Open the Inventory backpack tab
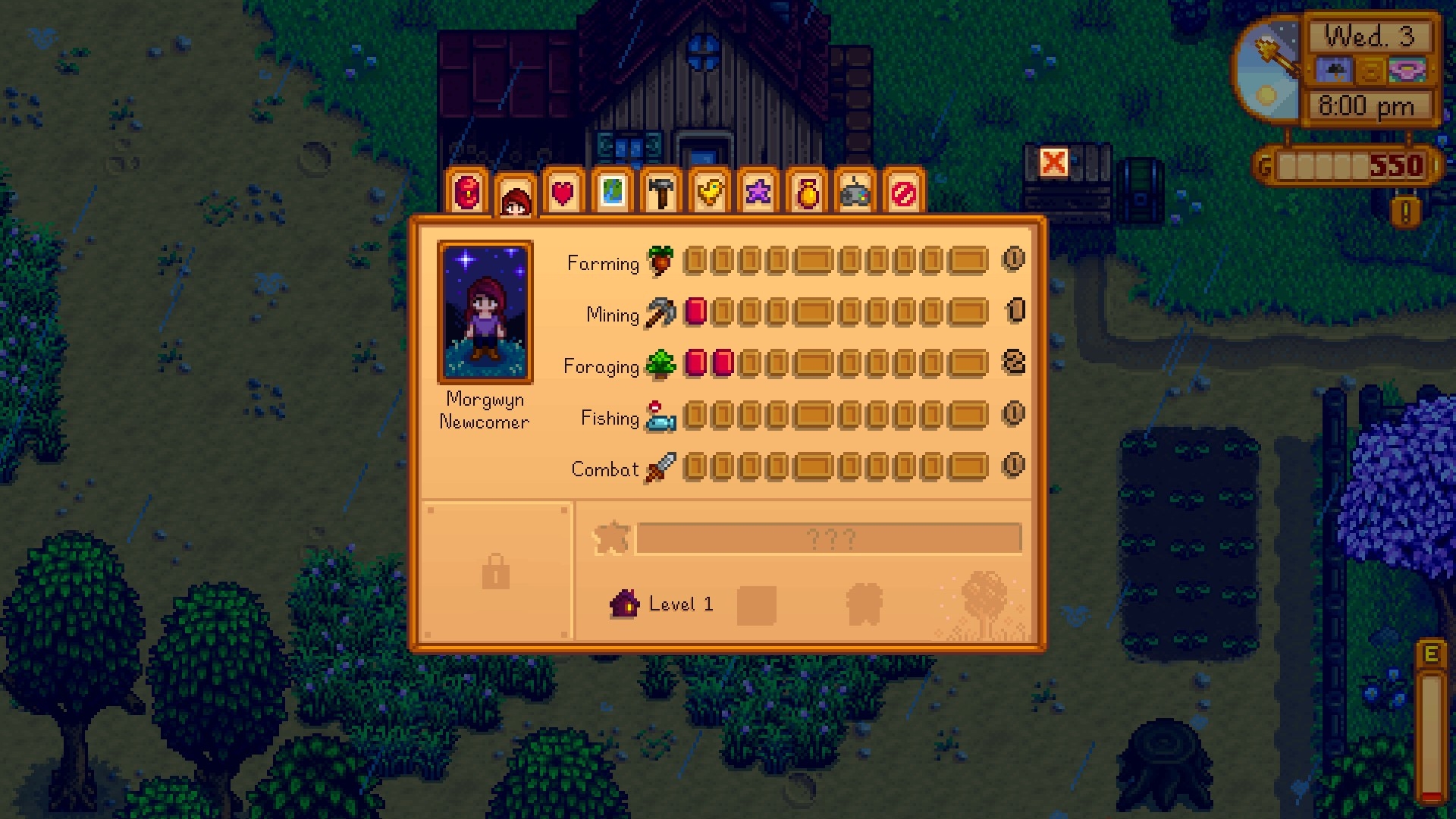The height and width of the screenshot is (819, 1456). coord(467,193)
